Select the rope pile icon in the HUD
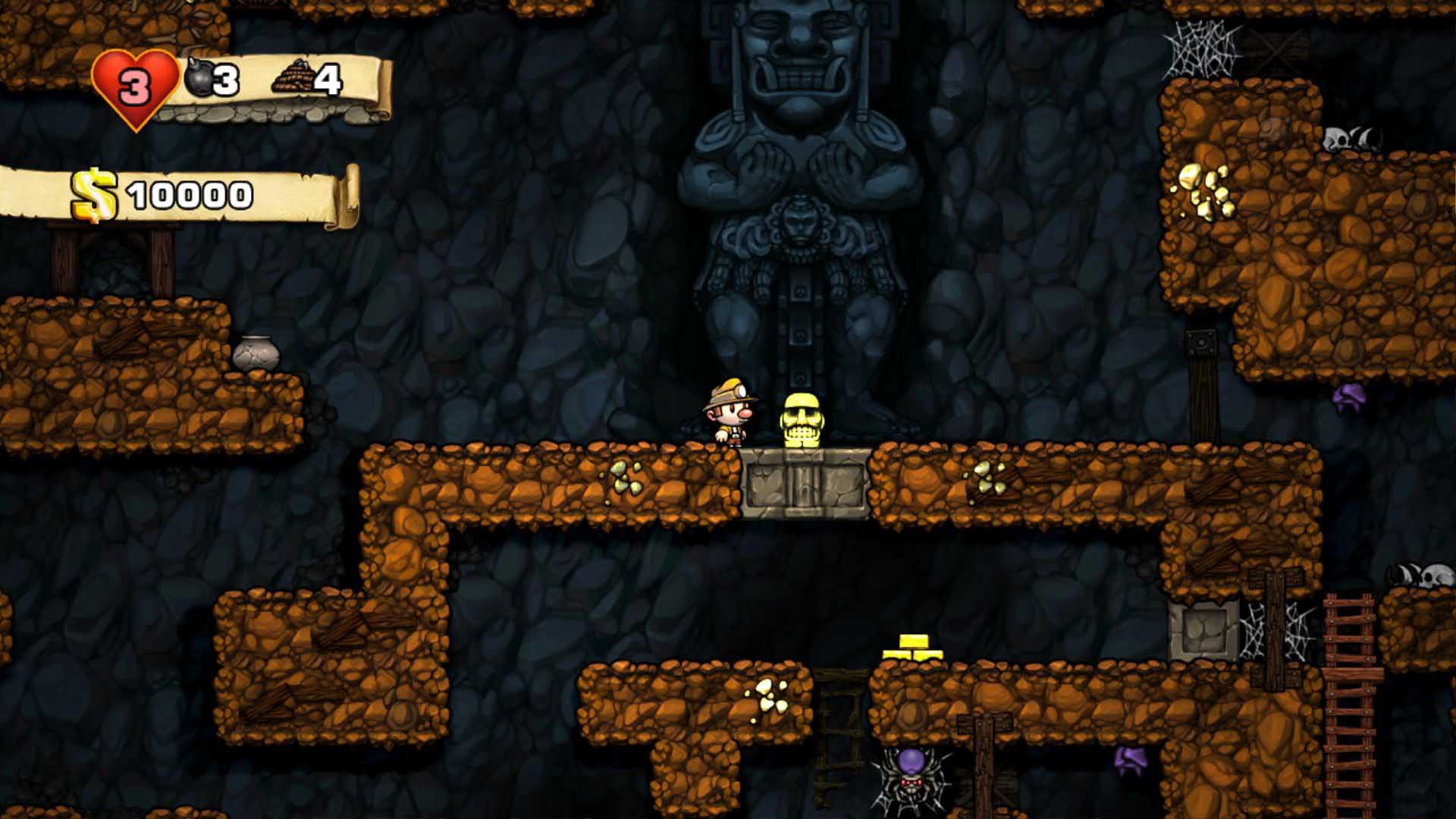This screenshot has width=1456, height=819. tap(292, 78)
